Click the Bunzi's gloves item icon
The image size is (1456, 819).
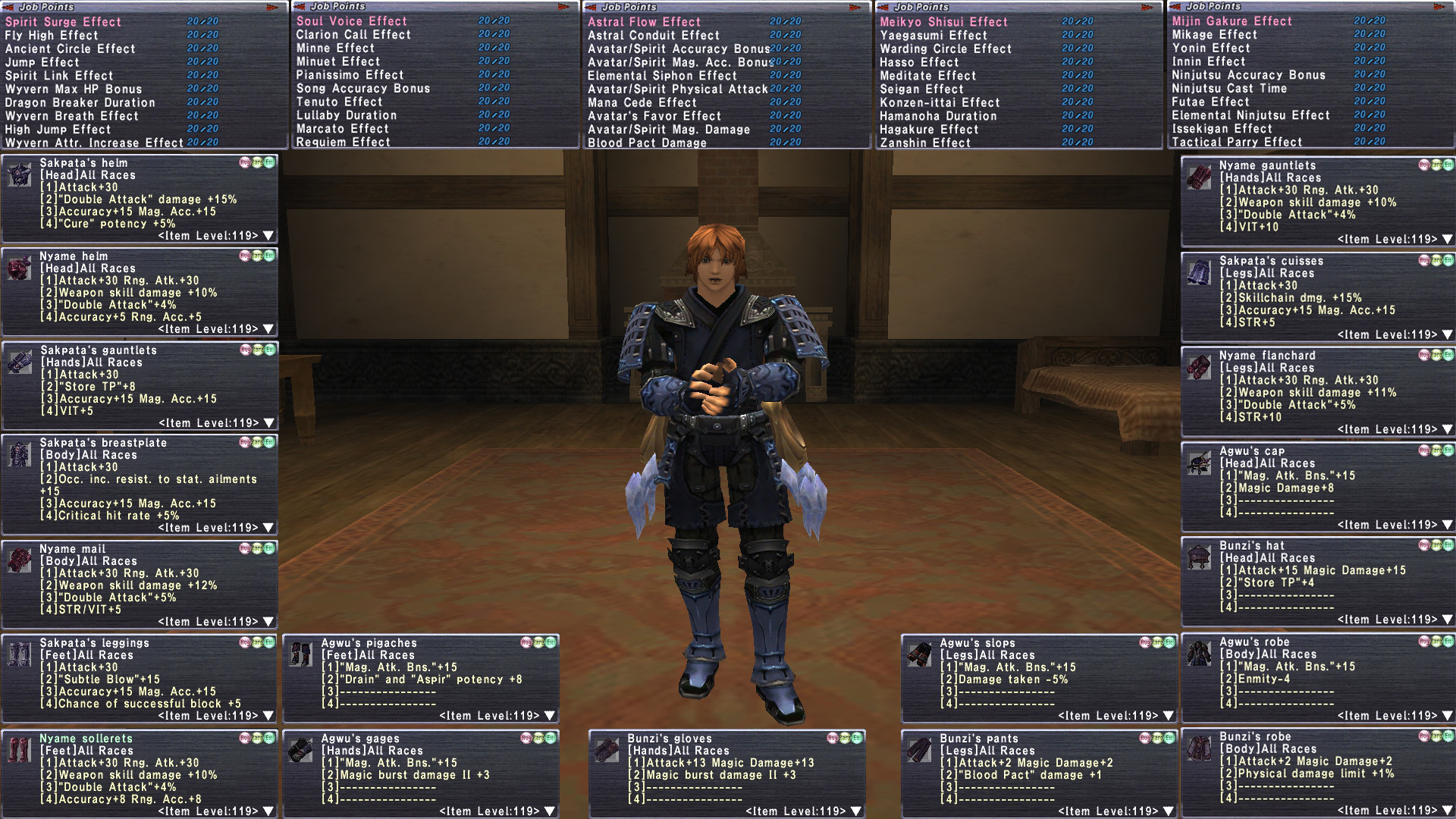[607, 751]
